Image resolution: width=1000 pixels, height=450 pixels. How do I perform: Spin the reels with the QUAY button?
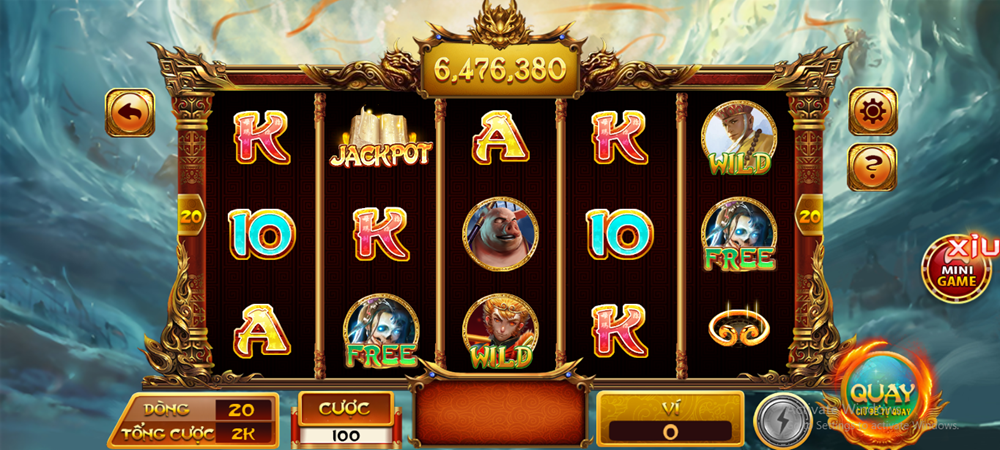879,395
